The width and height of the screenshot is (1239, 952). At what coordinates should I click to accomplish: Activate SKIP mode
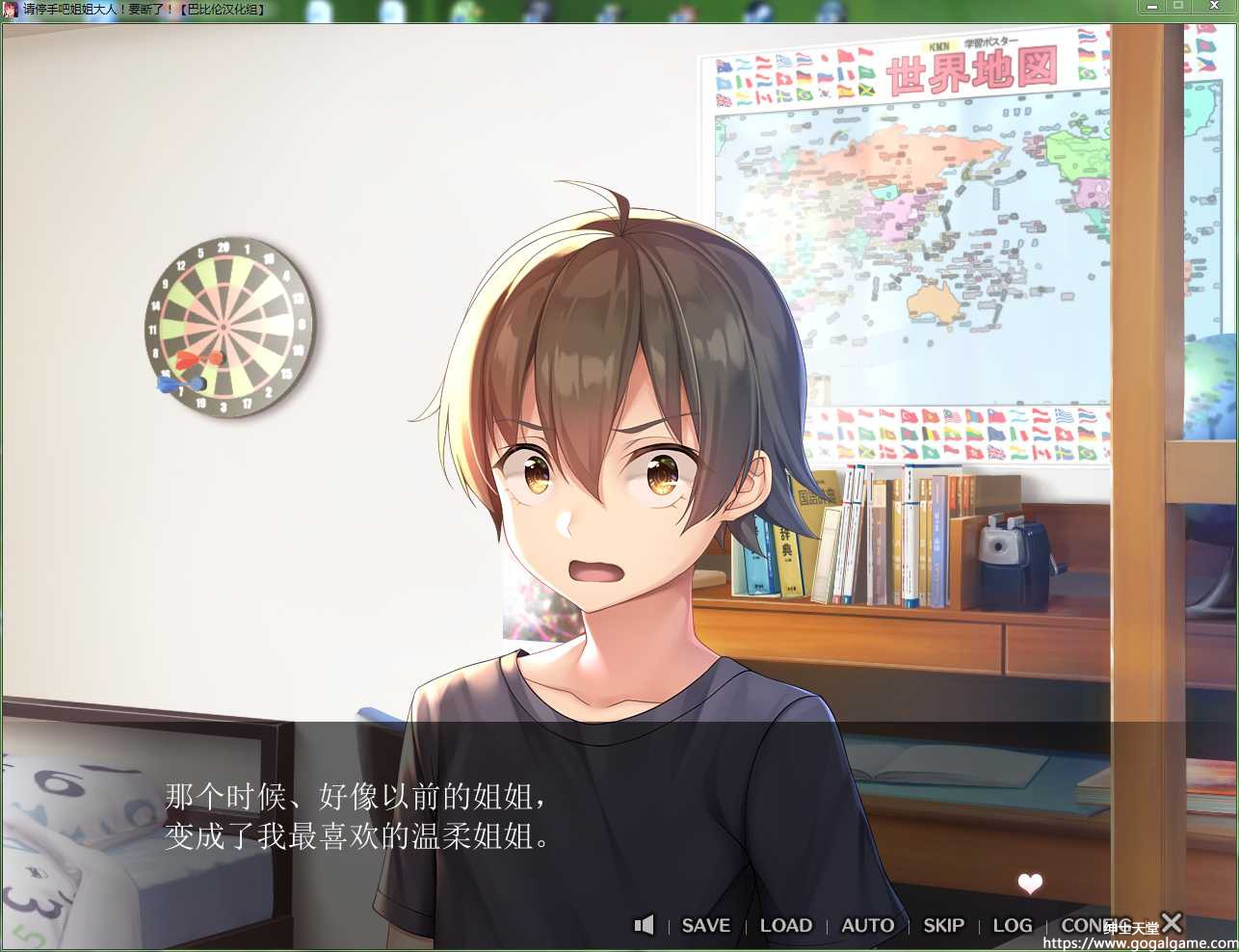tap(943, 925)
